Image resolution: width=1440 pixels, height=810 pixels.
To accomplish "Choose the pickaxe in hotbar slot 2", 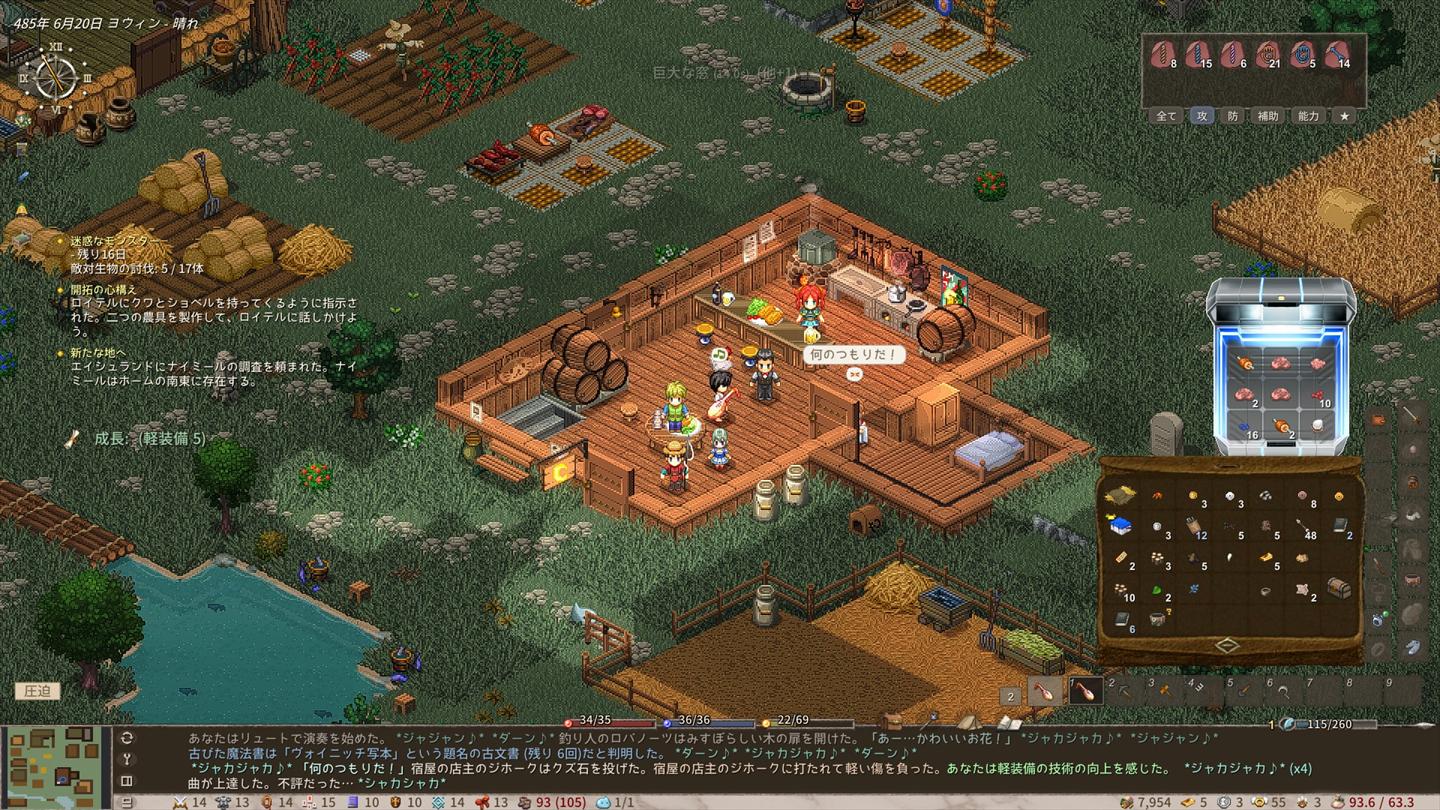I will click(x=1123, y=690).
